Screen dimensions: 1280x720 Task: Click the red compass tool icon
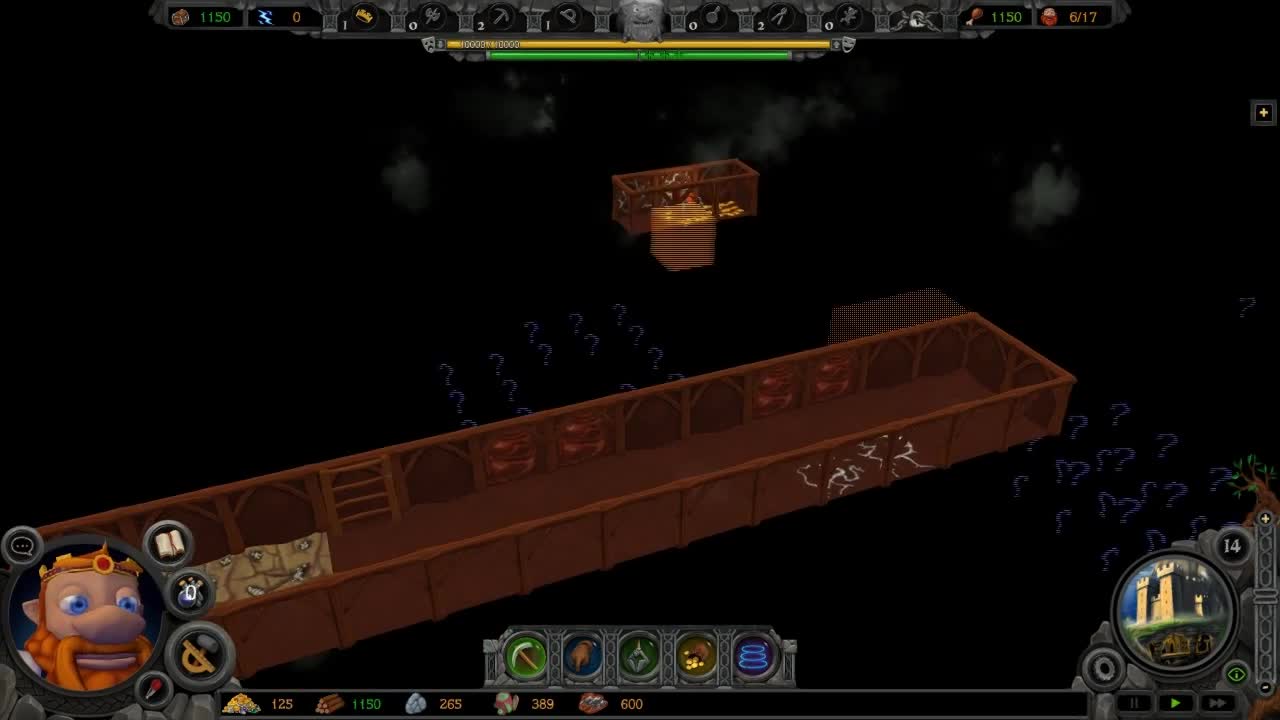152,688
